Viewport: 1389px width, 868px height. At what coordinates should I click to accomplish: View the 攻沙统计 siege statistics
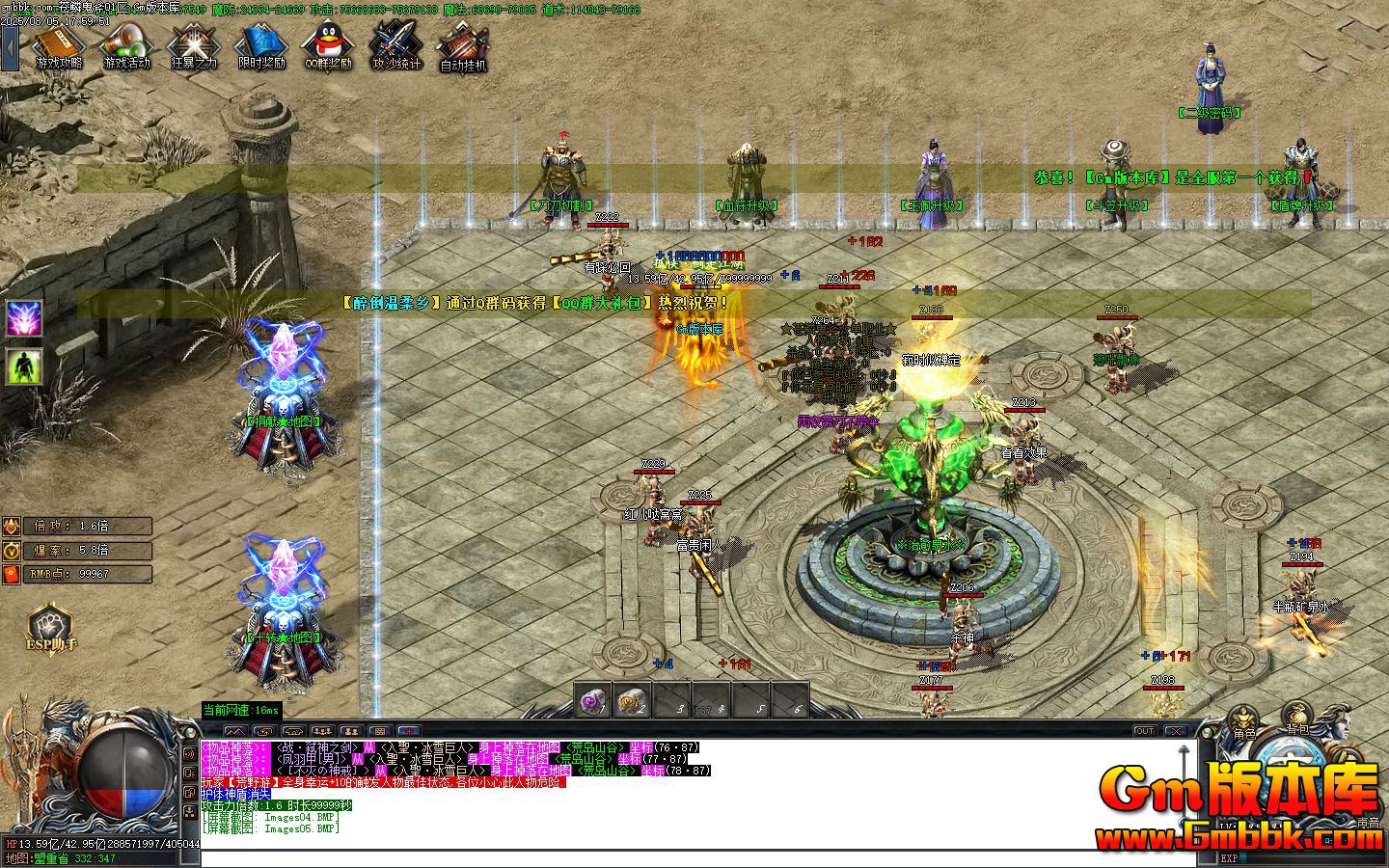coord(395,45)
